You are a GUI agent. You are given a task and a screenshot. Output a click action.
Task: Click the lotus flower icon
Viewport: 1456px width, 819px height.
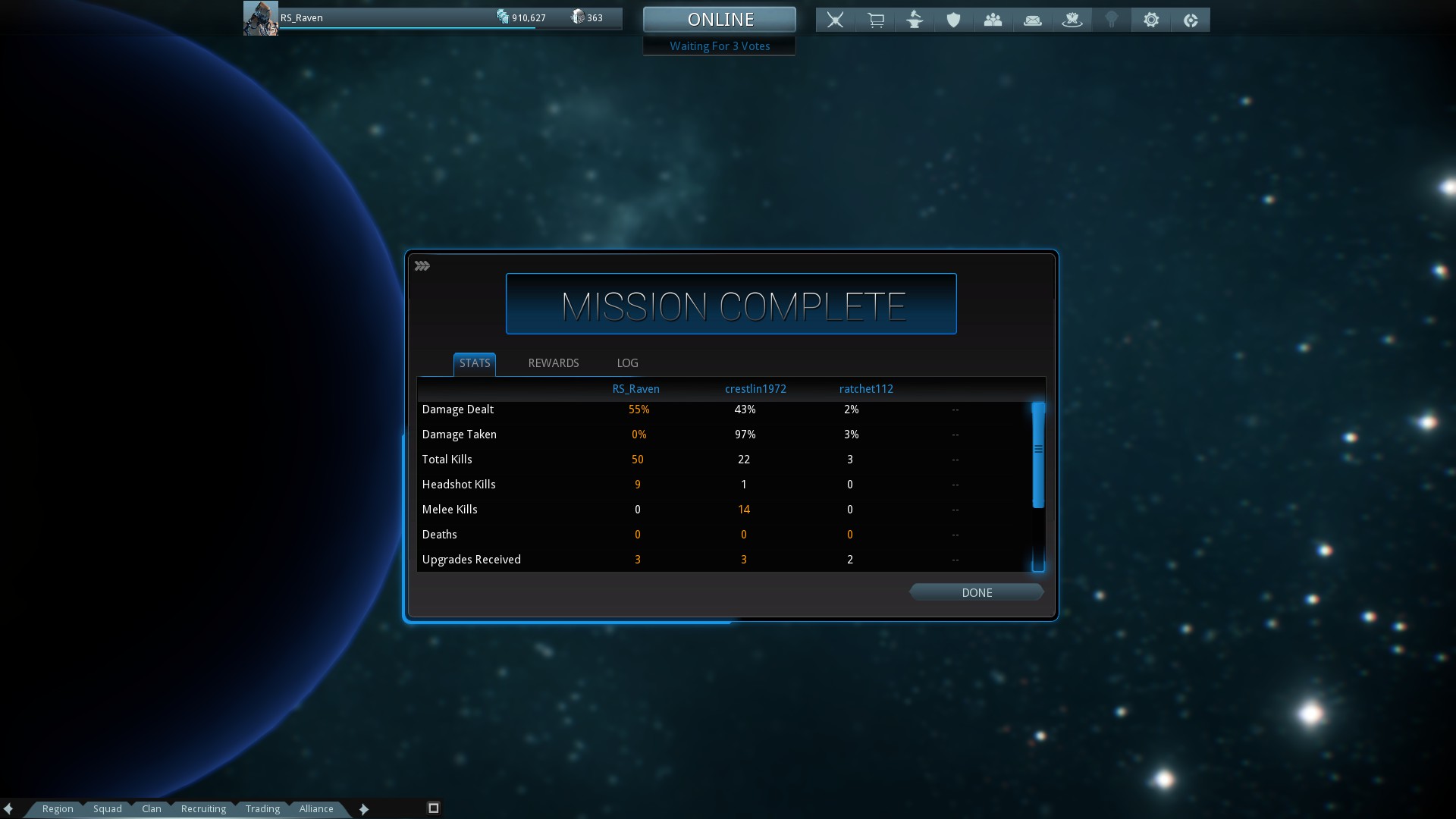[x=1072, y=20]
